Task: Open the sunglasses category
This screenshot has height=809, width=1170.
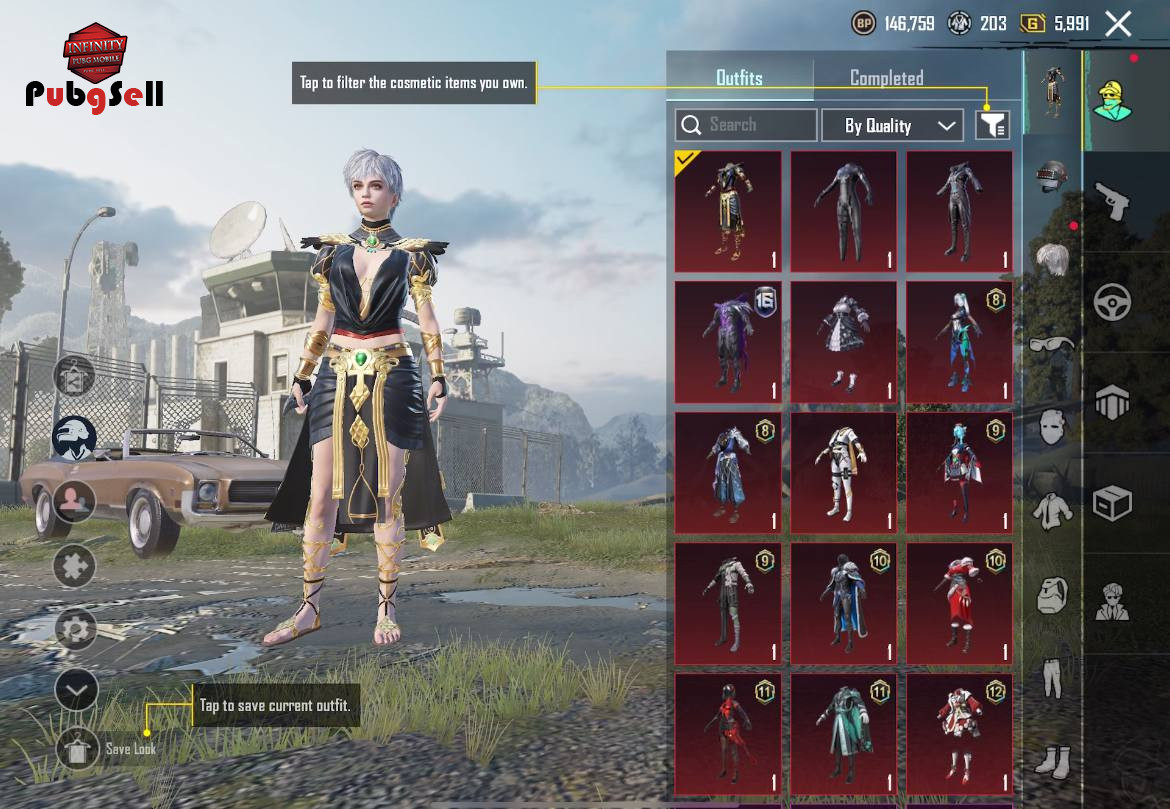Action: [x=1052, y=345]
